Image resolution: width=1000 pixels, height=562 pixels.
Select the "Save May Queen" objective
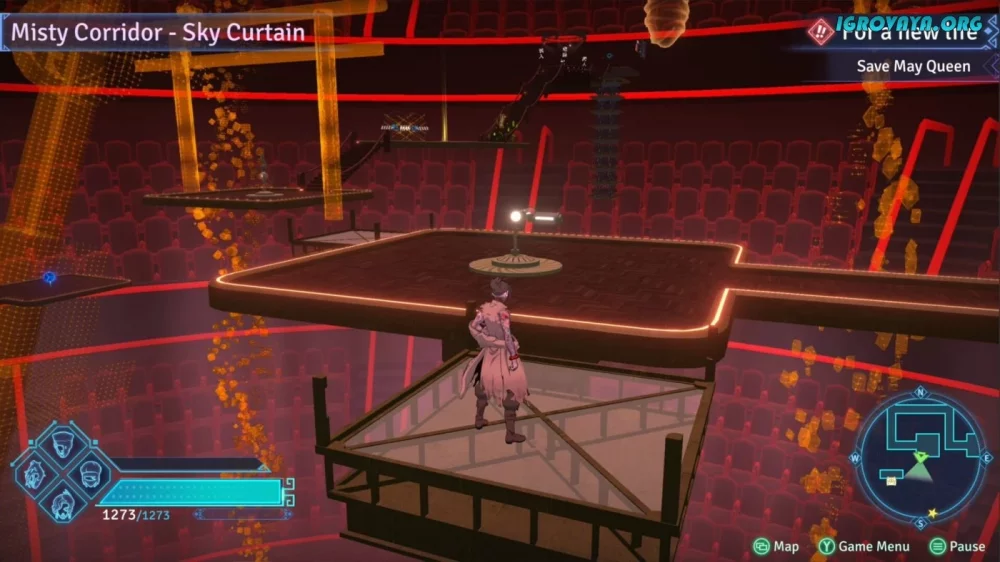coord(913,66)
